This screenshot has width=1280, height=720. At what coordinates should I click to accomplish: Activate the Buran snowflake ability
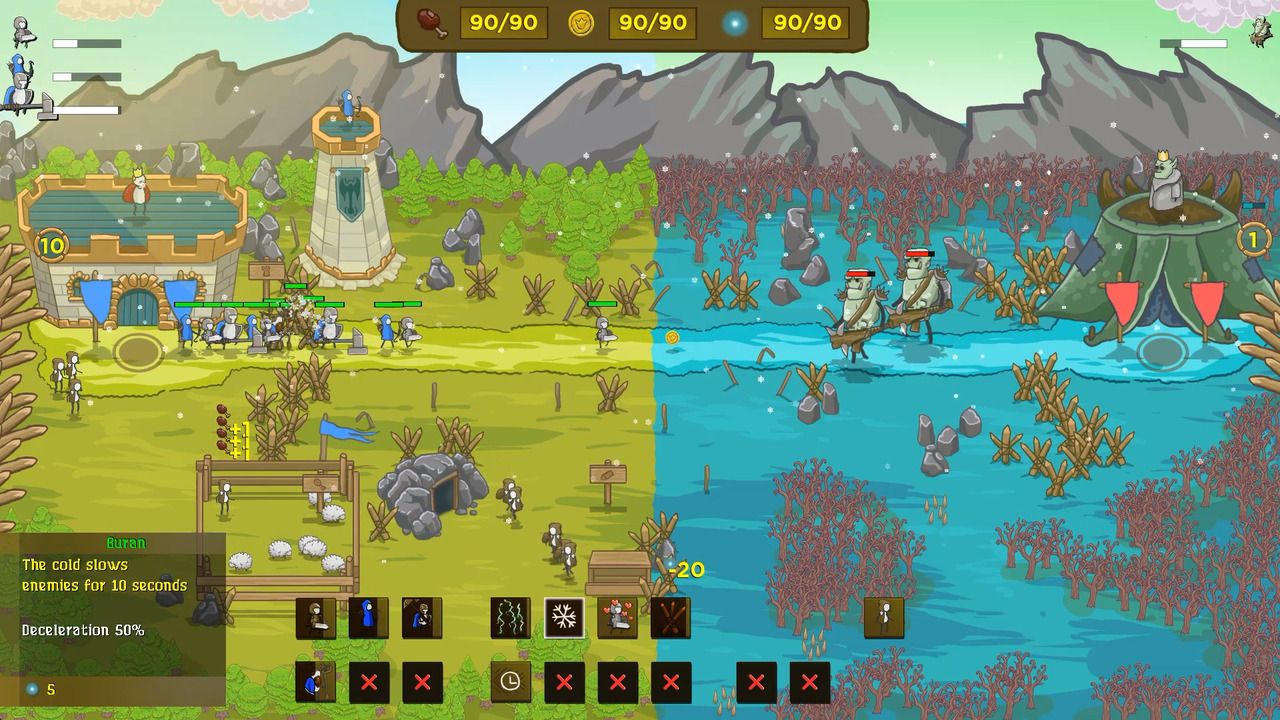(564, 618)
